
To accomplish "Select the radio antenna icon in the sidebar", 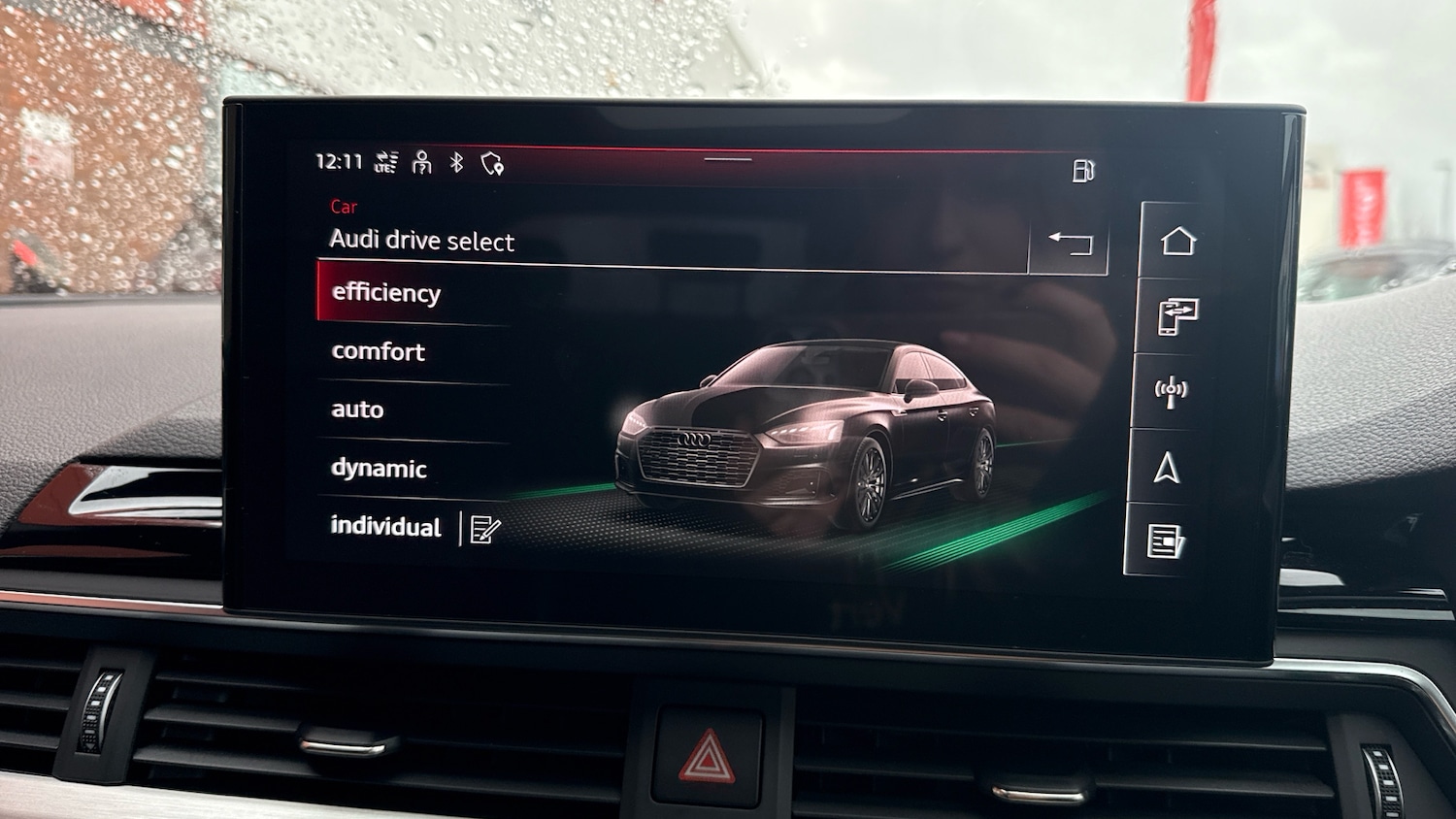I will 1172,388.
